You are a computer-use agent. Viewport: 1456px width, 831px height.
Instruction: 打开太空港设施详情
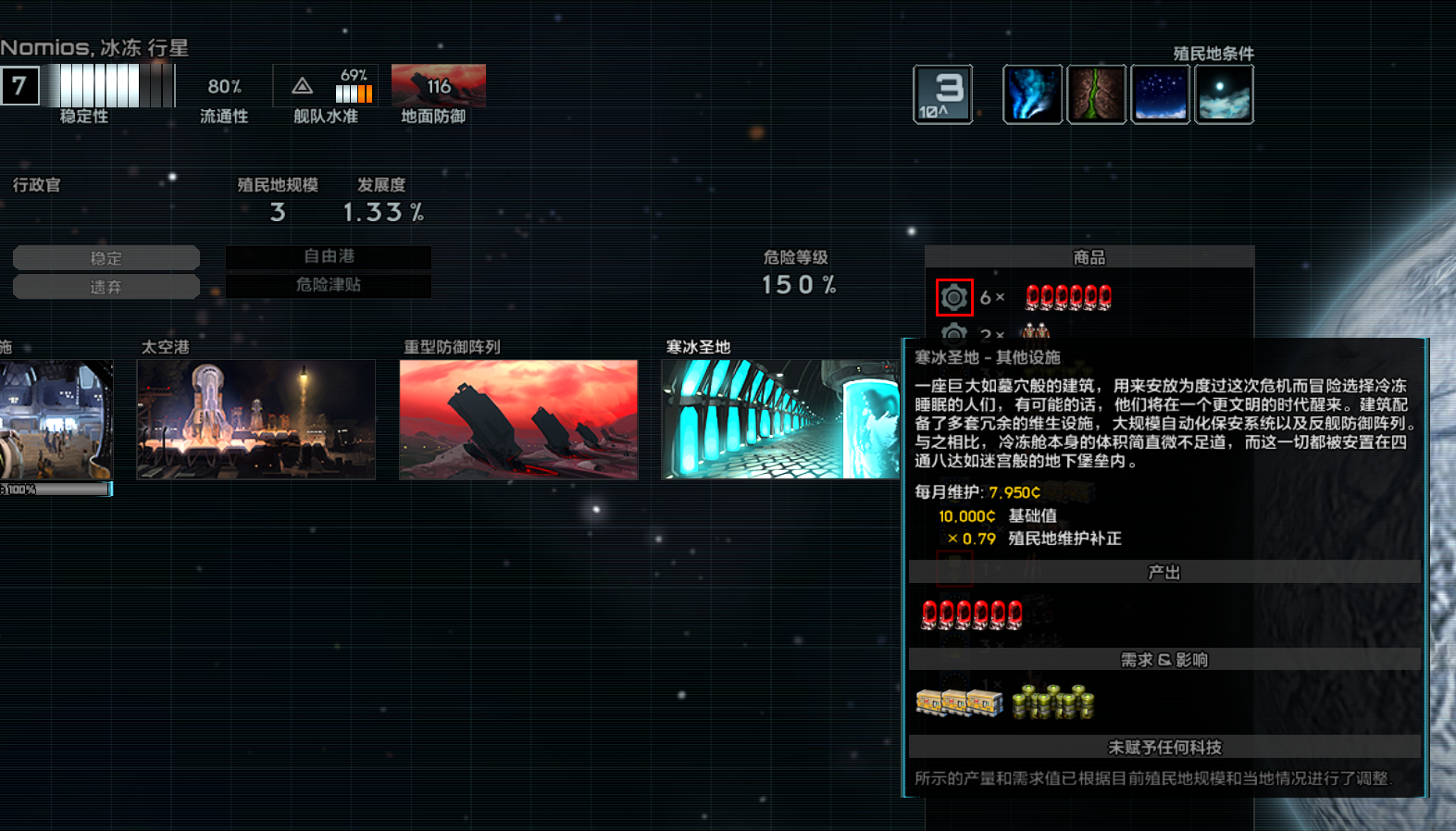[x=255, y=419]
